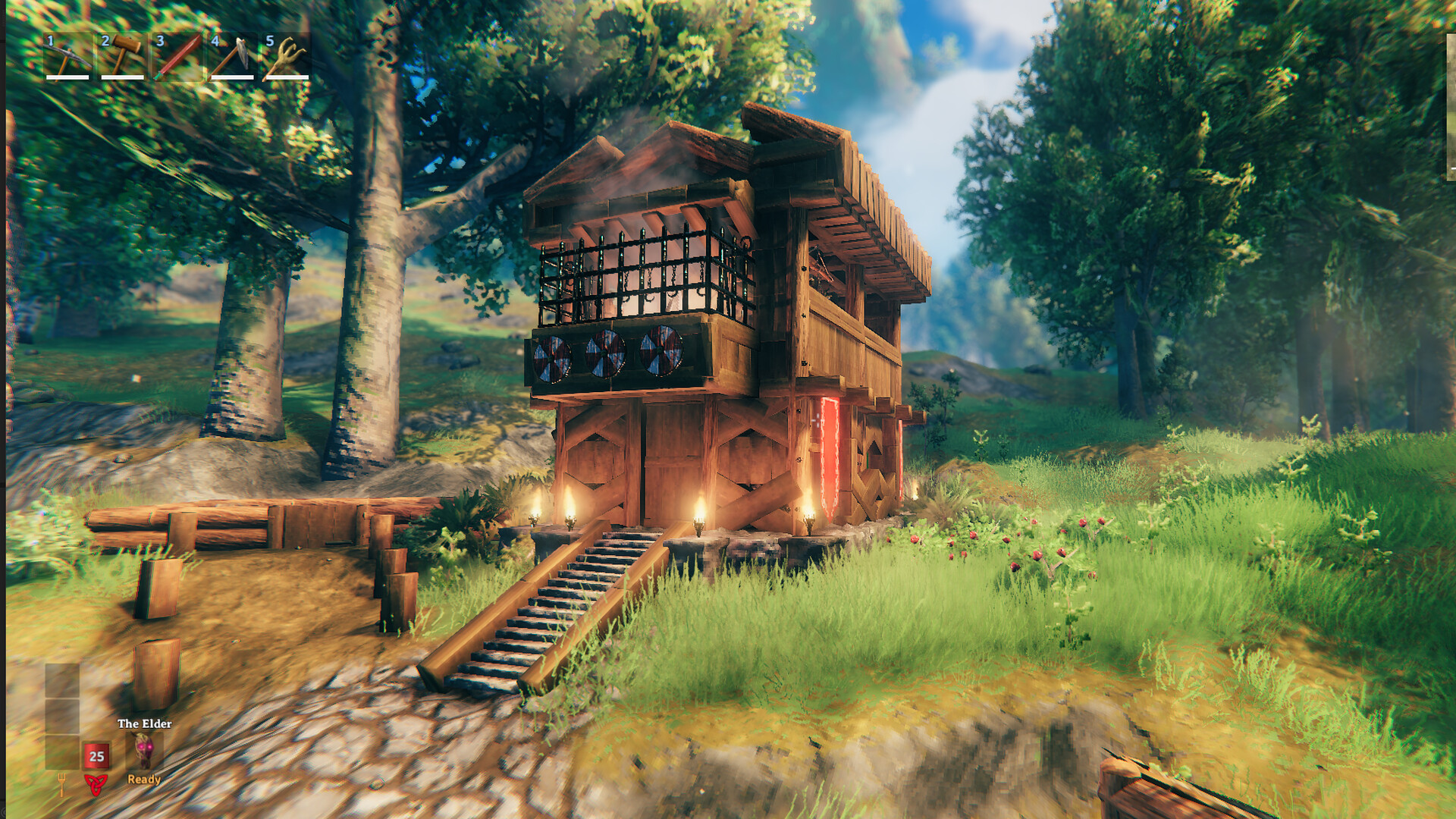Select the axe in hotbar slot 4
Viewport: 1456px width, 819px height.
coord(232,57)
